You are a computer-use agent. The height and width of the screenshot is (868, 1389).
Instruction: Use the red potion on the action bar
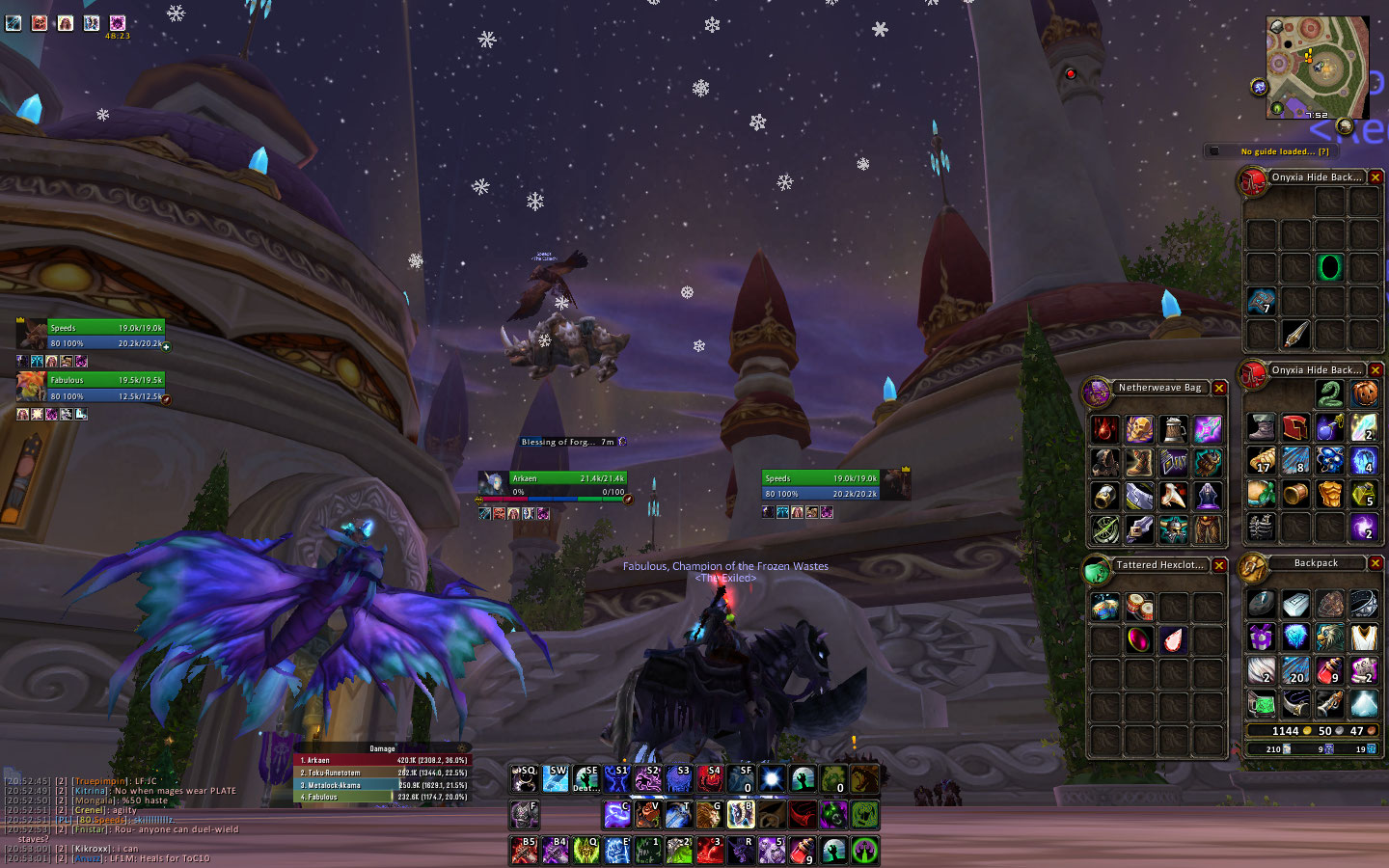point(802,851)
